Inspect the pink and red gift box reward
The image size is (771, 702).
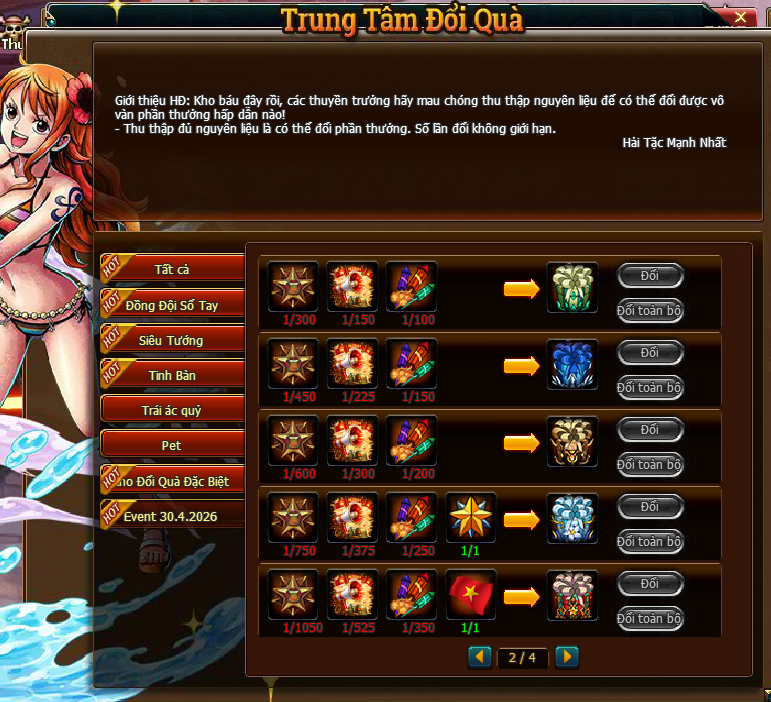pyautogui.click(x=573, y=595)
